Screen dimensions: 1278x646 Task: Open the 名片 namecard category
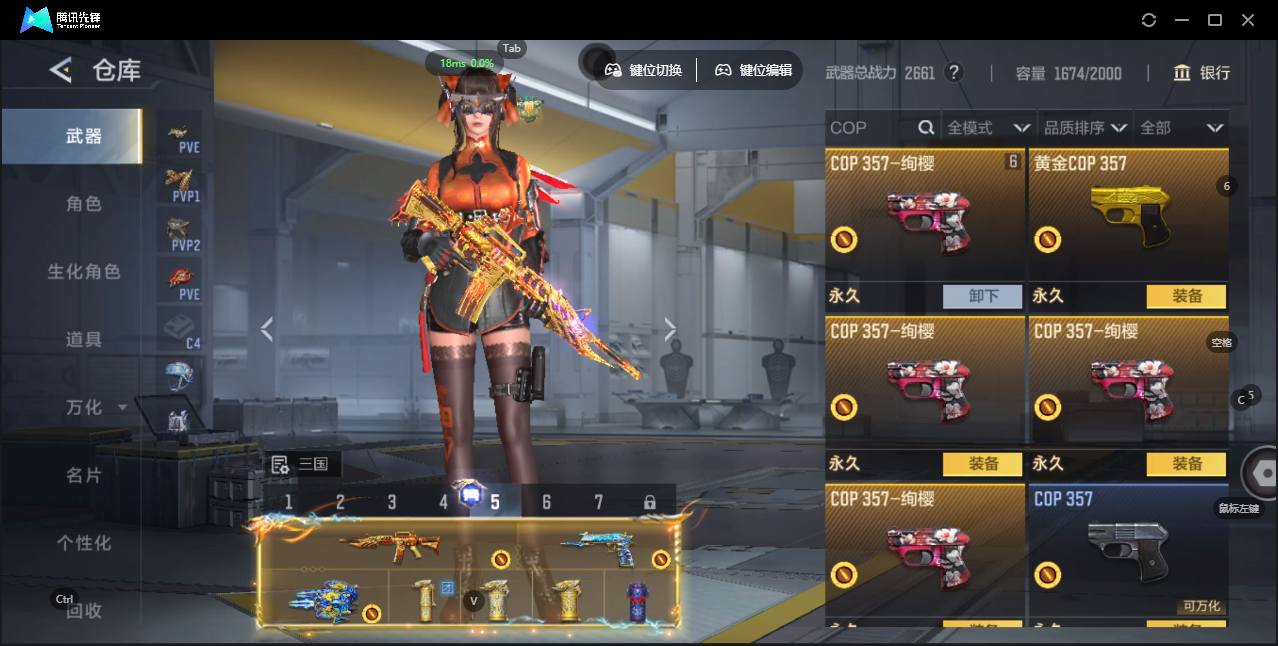[83, 475]
